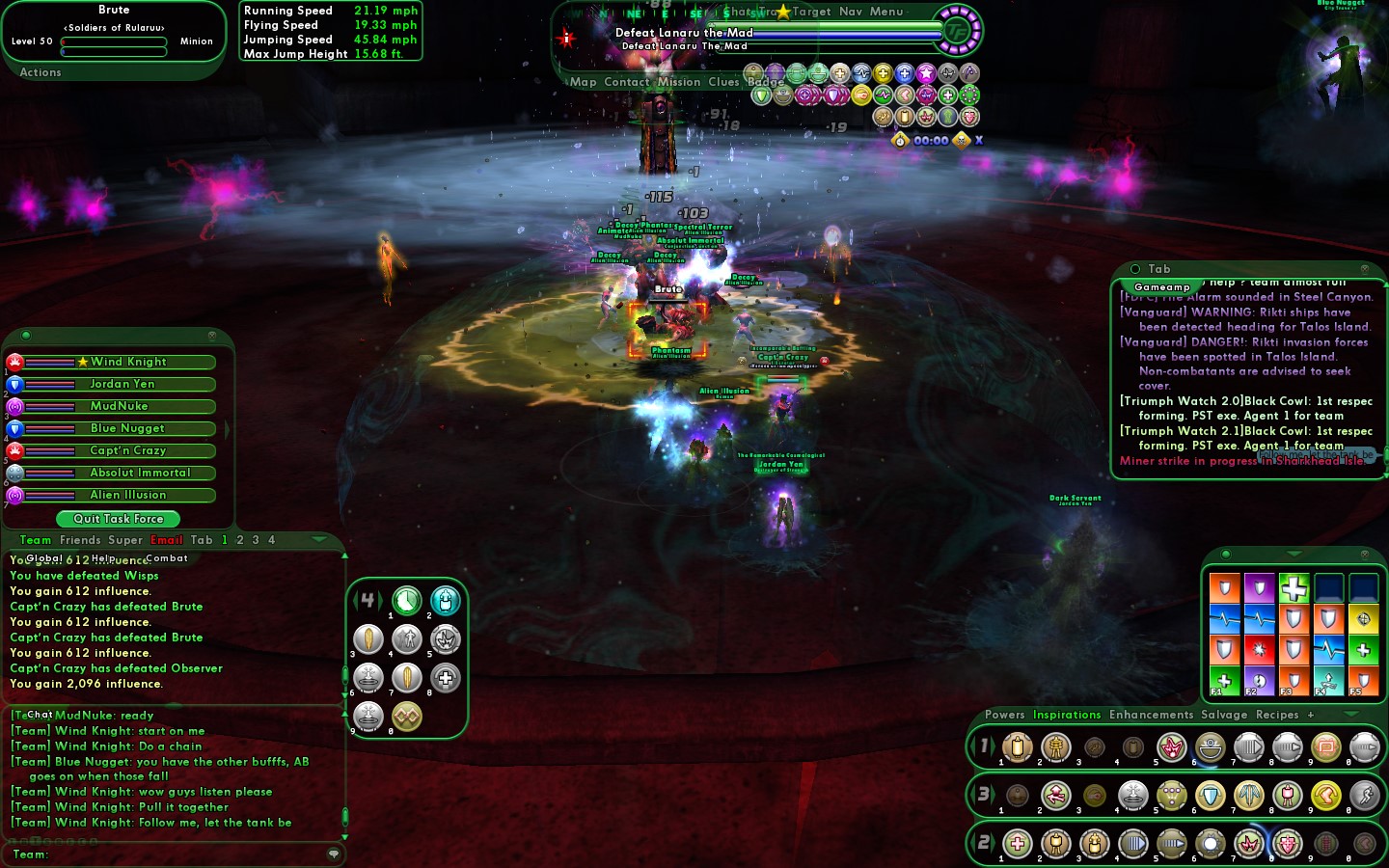Activate the green clock power in tray 4
Viewport: 1389px width, 868px height.
tap(407, 601)
